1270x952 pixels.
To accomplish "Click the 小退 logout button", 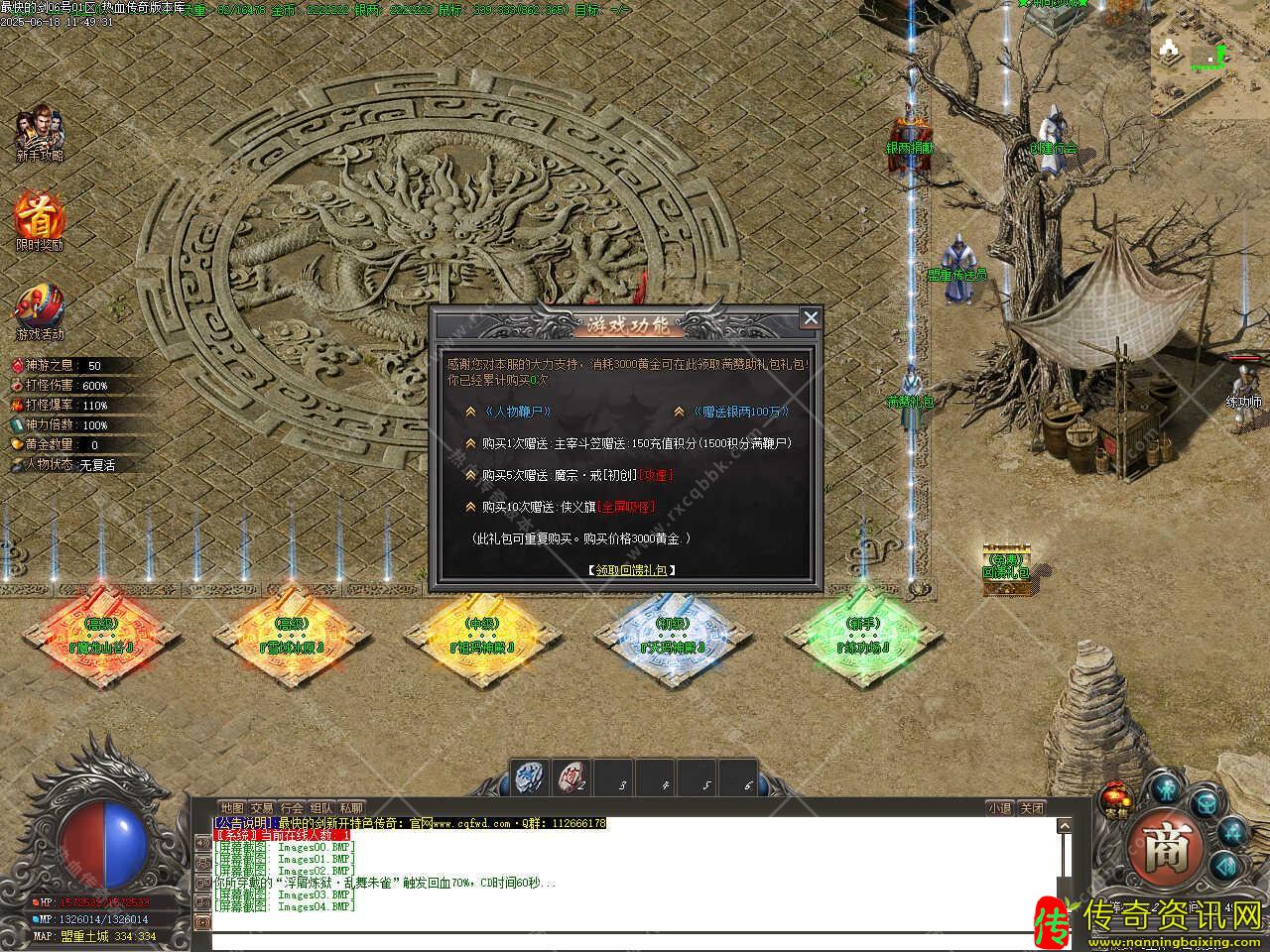I will (999, 808).
